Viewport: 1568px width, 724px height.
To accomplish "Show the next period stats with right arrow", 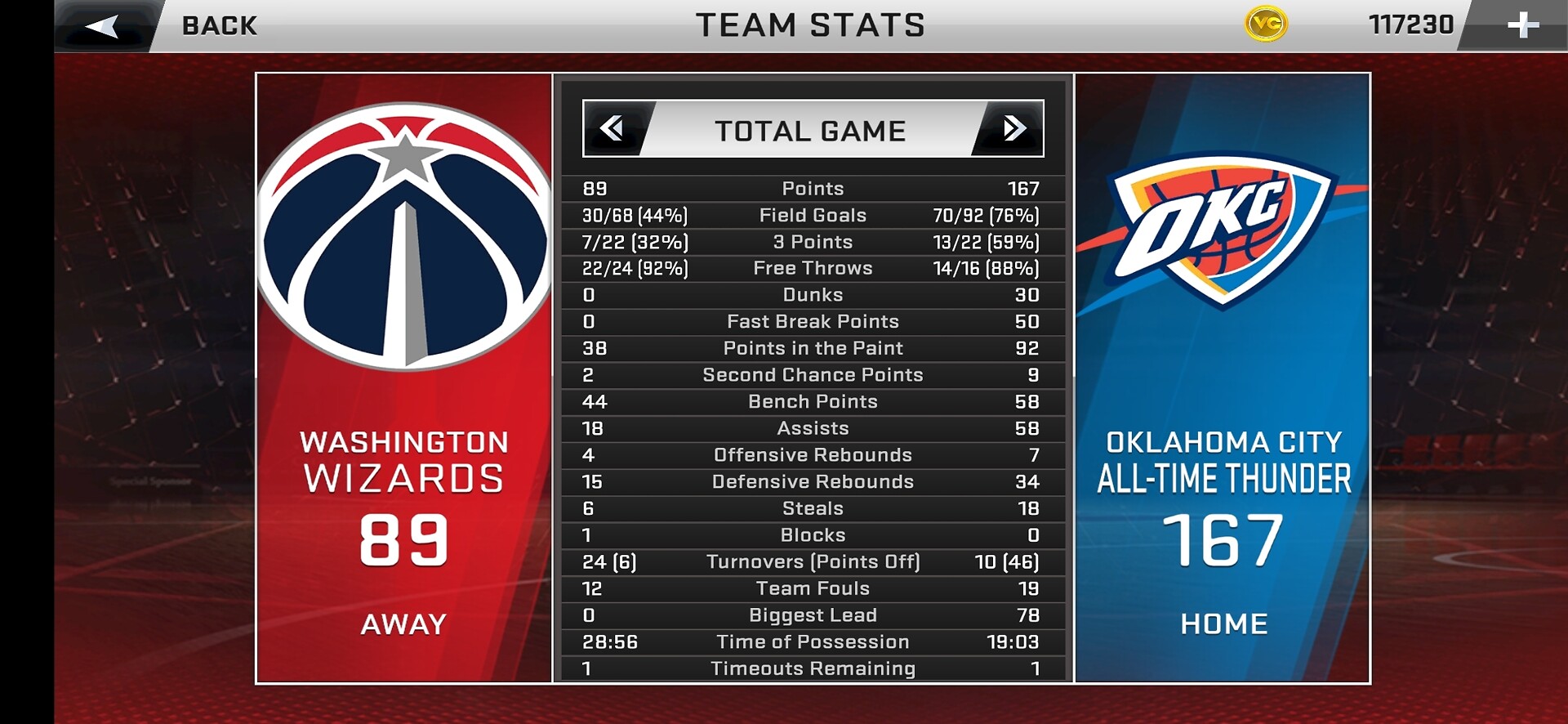I will [1013, 128].
